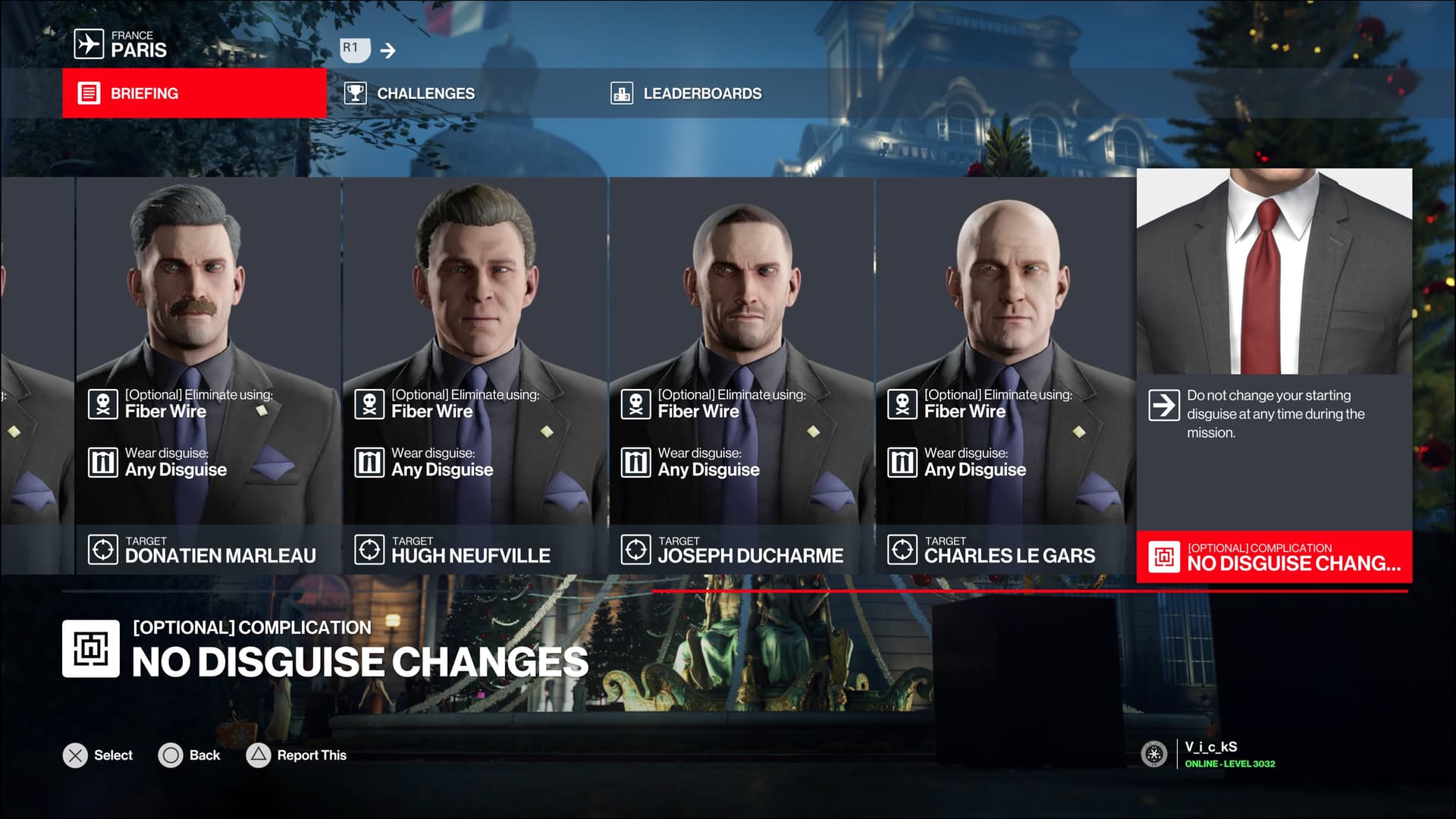The width and height of the screenshot is (1456, 819).
Task: Open the V_i_c_kS player profile
Action: 1210,754
